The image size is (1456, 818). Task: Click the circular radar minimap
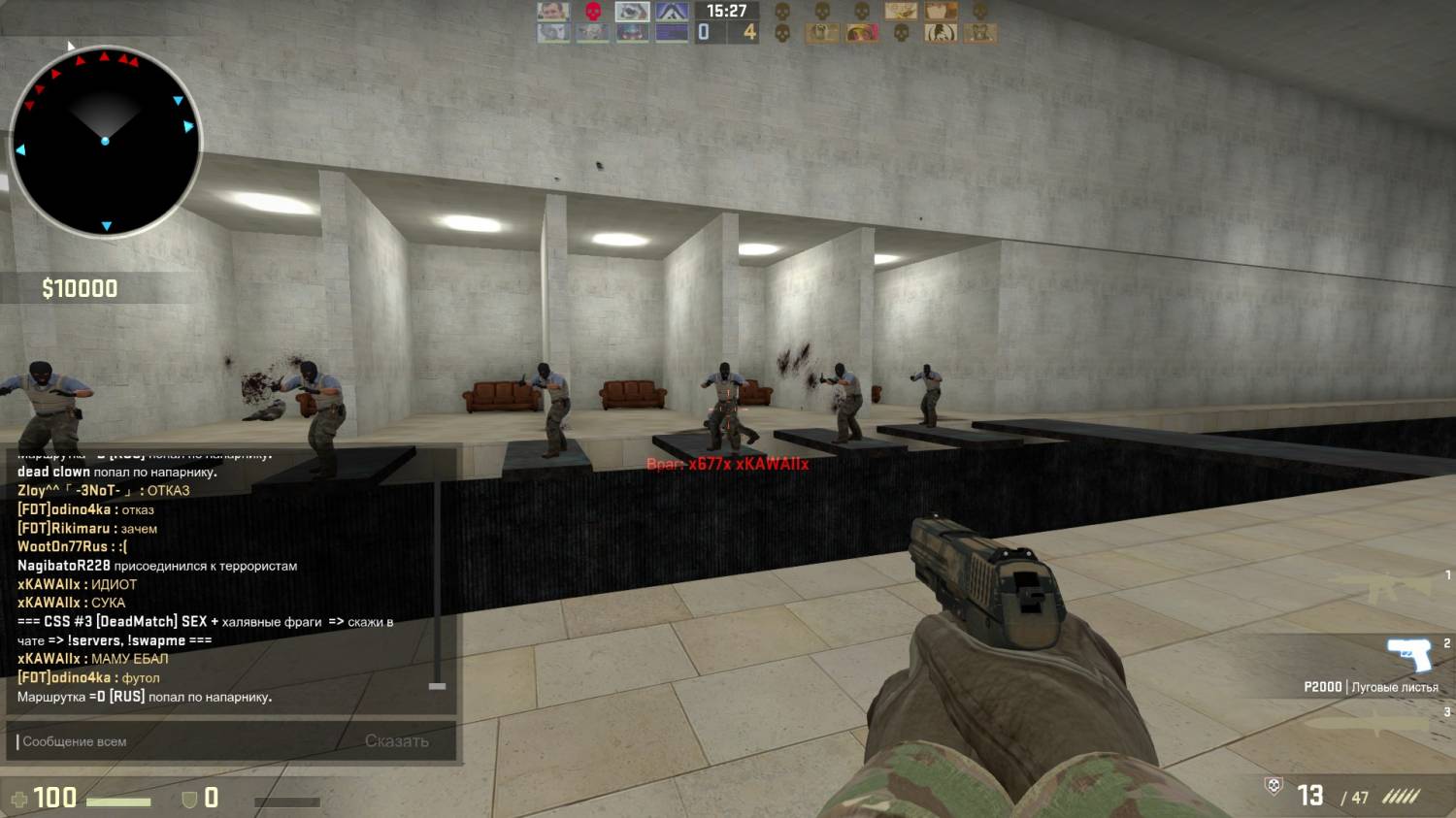pos(106,142)
